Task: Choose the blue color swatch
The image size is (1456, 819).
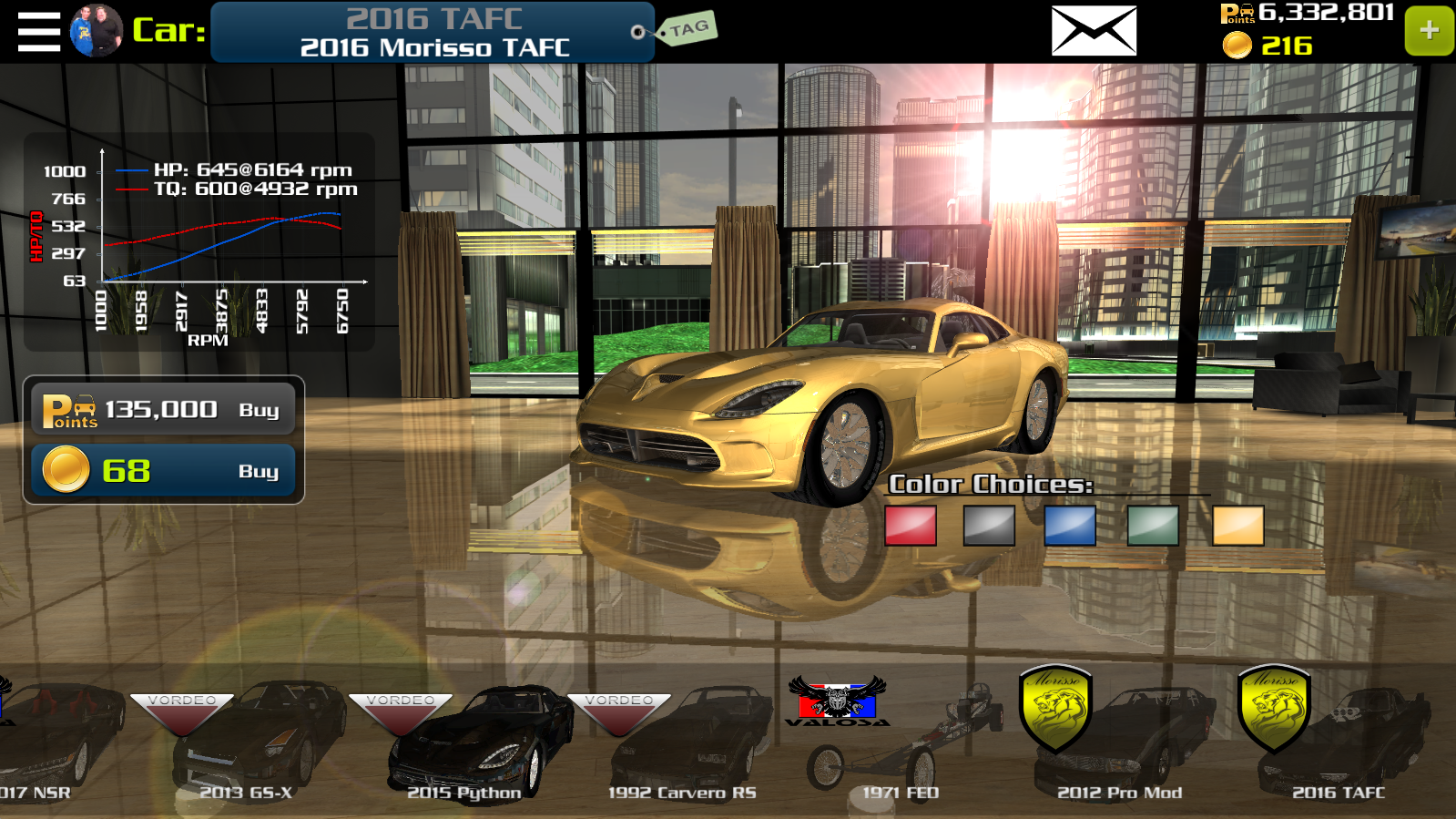Action: point(1070,526)
